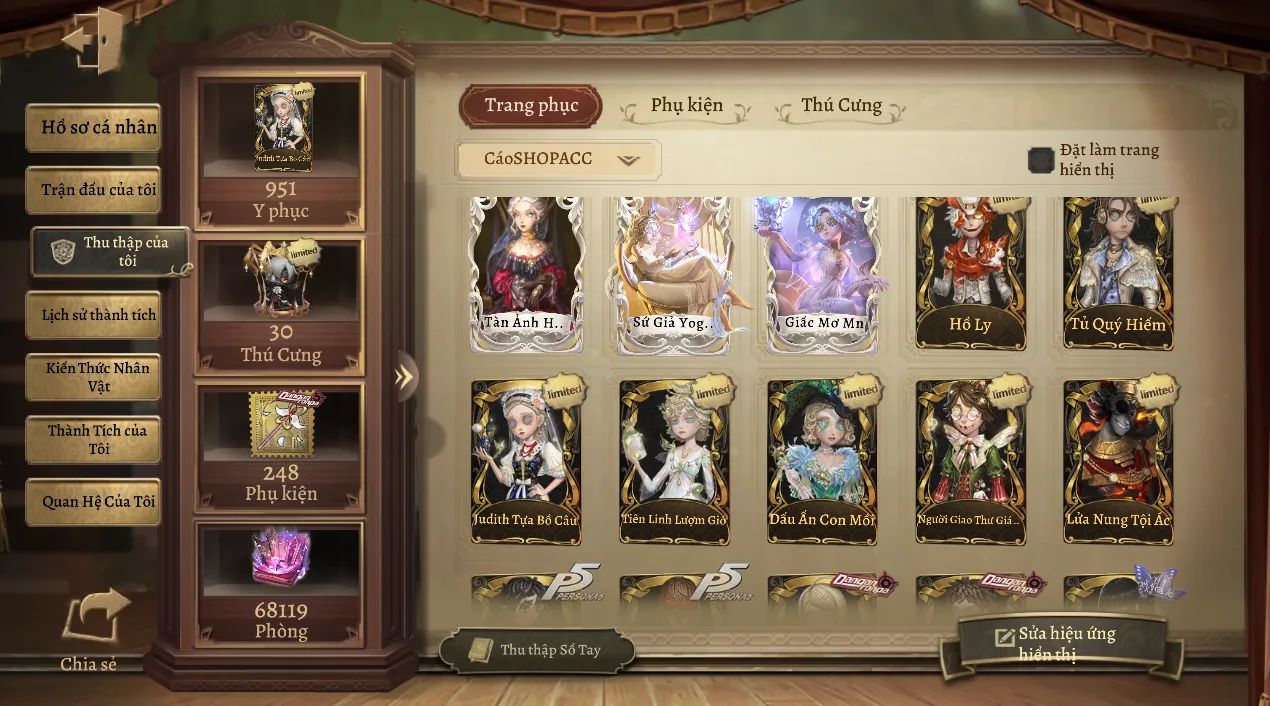
Task: Switch to the Phụ kiện tab
Action: 686,106
